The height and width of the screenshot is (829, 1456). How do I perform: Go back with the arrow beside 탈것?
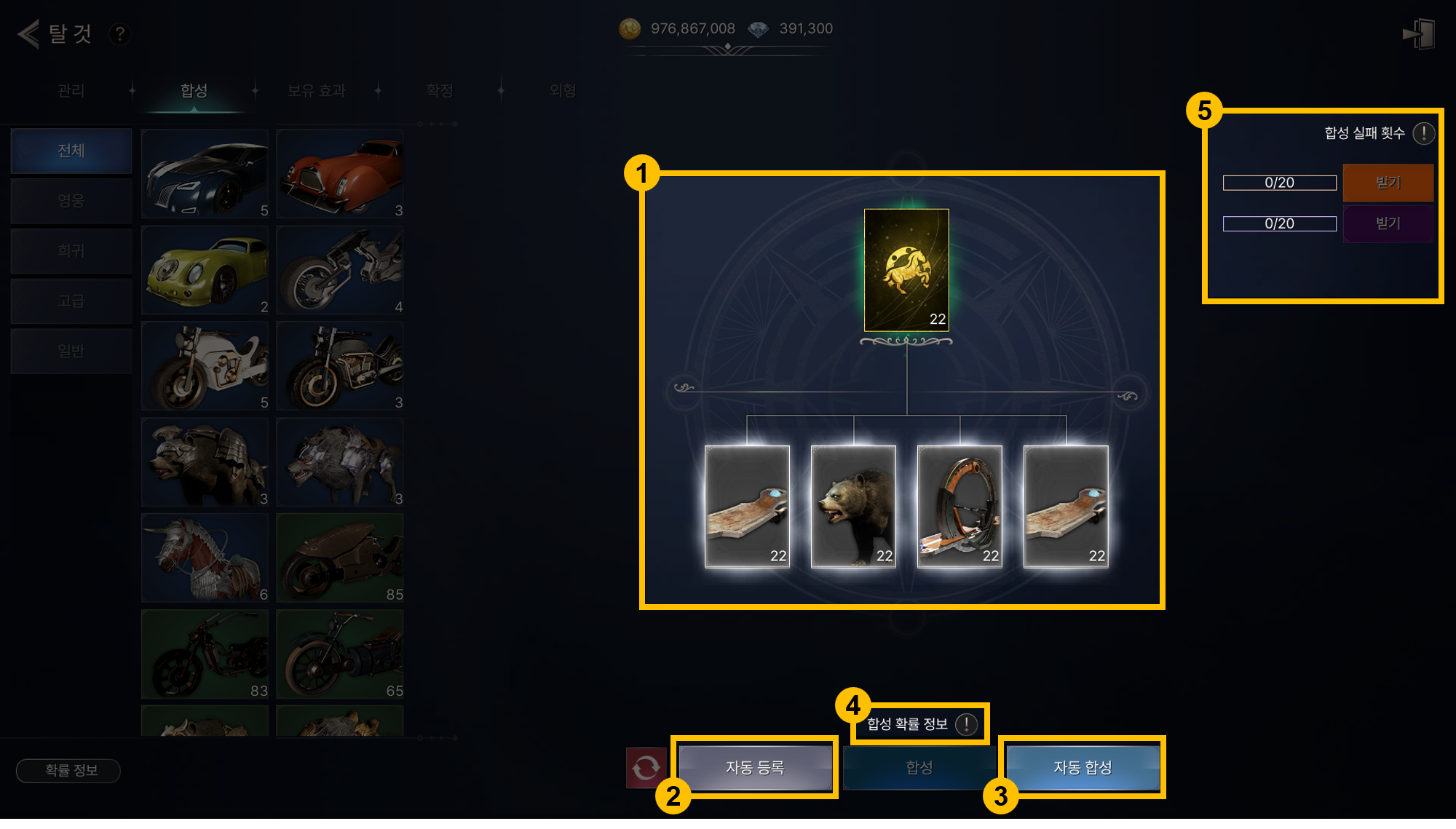tap(28, 33)
